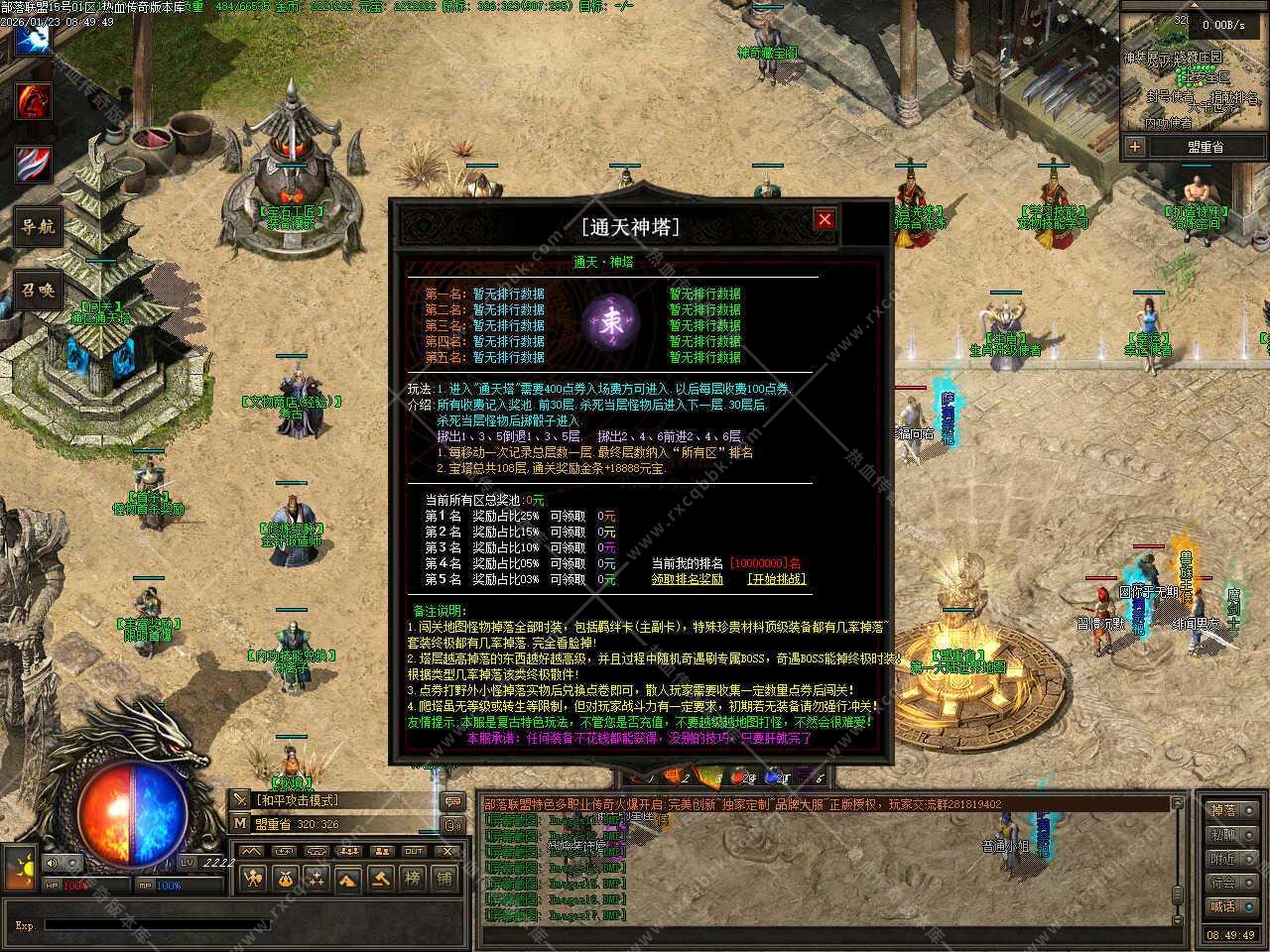Start the tower challenge via 开始挑战
1270x952 pixels.
coord(776,579)
